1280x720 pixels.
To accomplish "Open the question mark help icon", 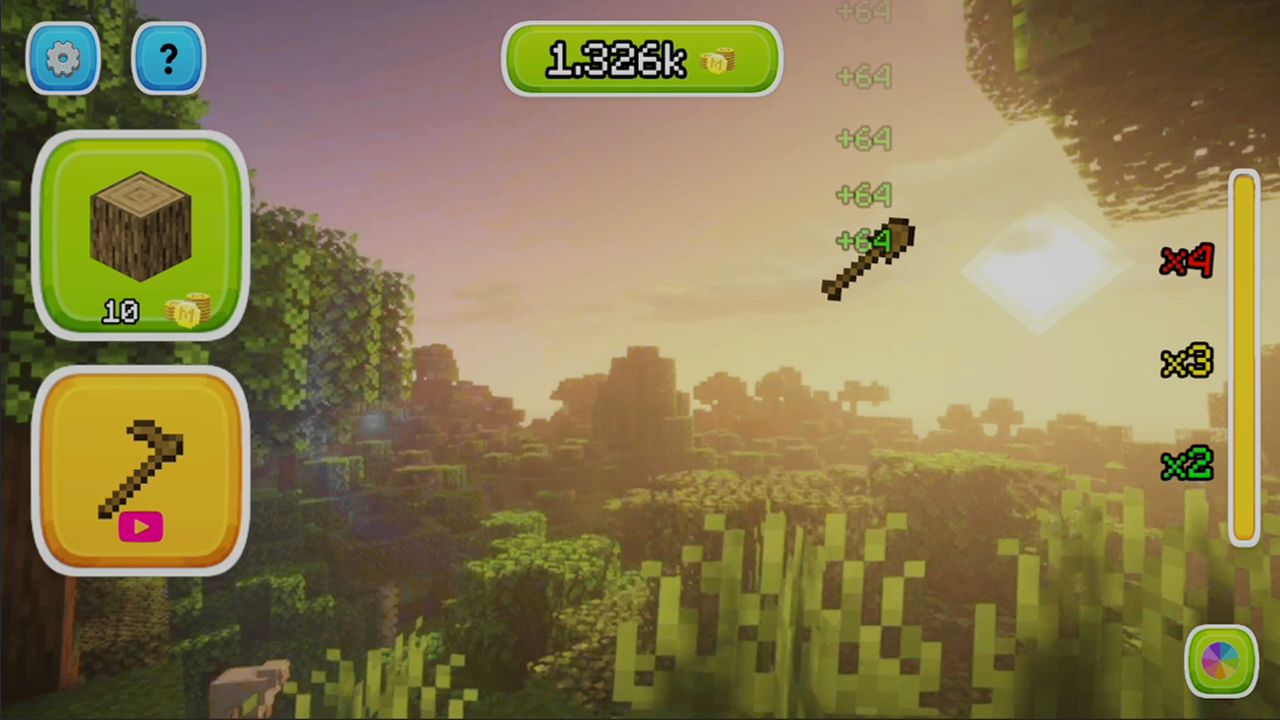I will point(167,57).
